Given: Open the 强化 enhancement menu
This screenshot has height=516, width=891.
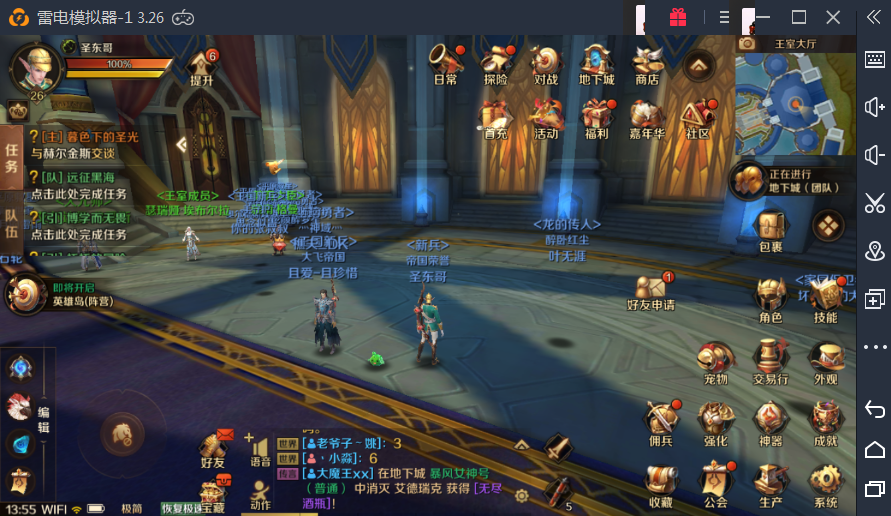Looking at the screenshot, I should tap(715, 422).
